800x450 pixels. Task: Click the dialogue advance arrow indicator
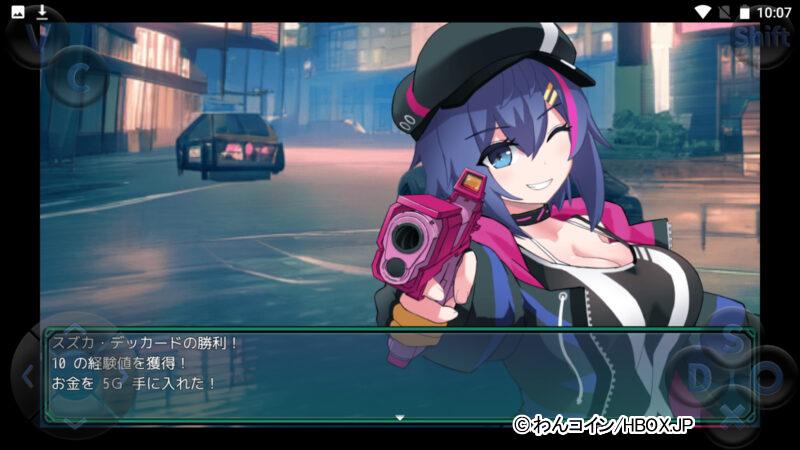point(400,417)
